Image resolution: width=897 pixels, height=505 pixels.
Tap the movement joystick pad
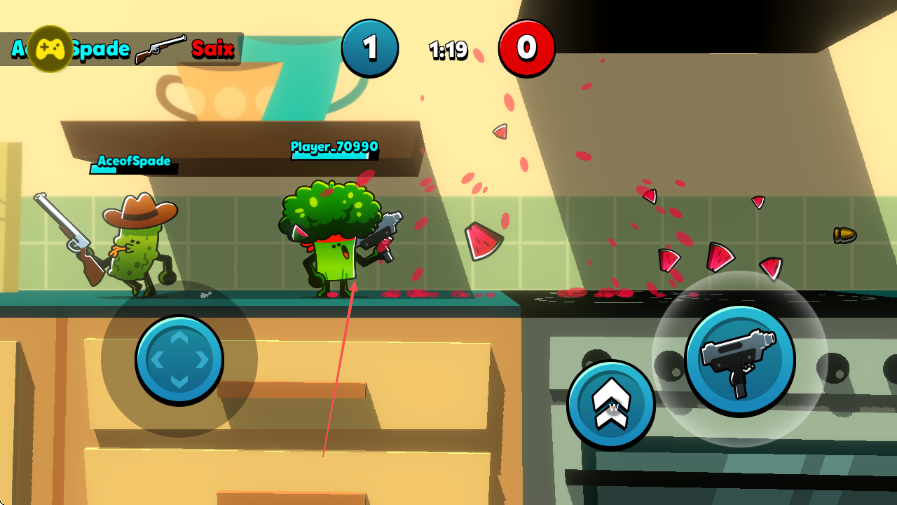[179, 358]
